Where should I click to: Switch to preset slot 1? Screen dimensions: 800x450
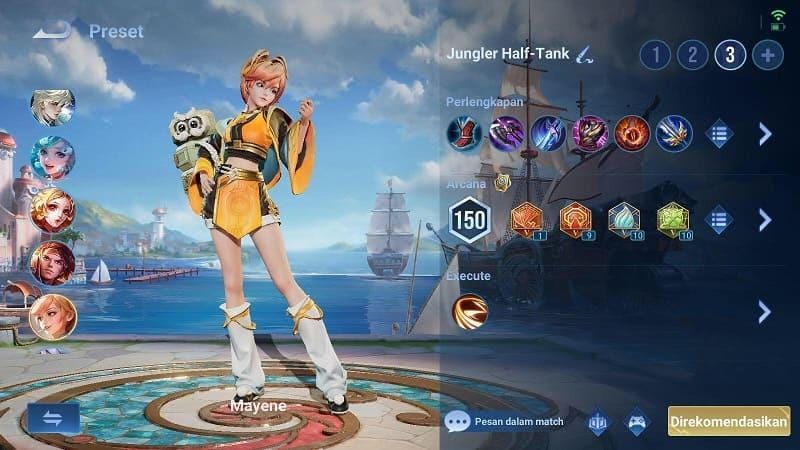(656, 54)
